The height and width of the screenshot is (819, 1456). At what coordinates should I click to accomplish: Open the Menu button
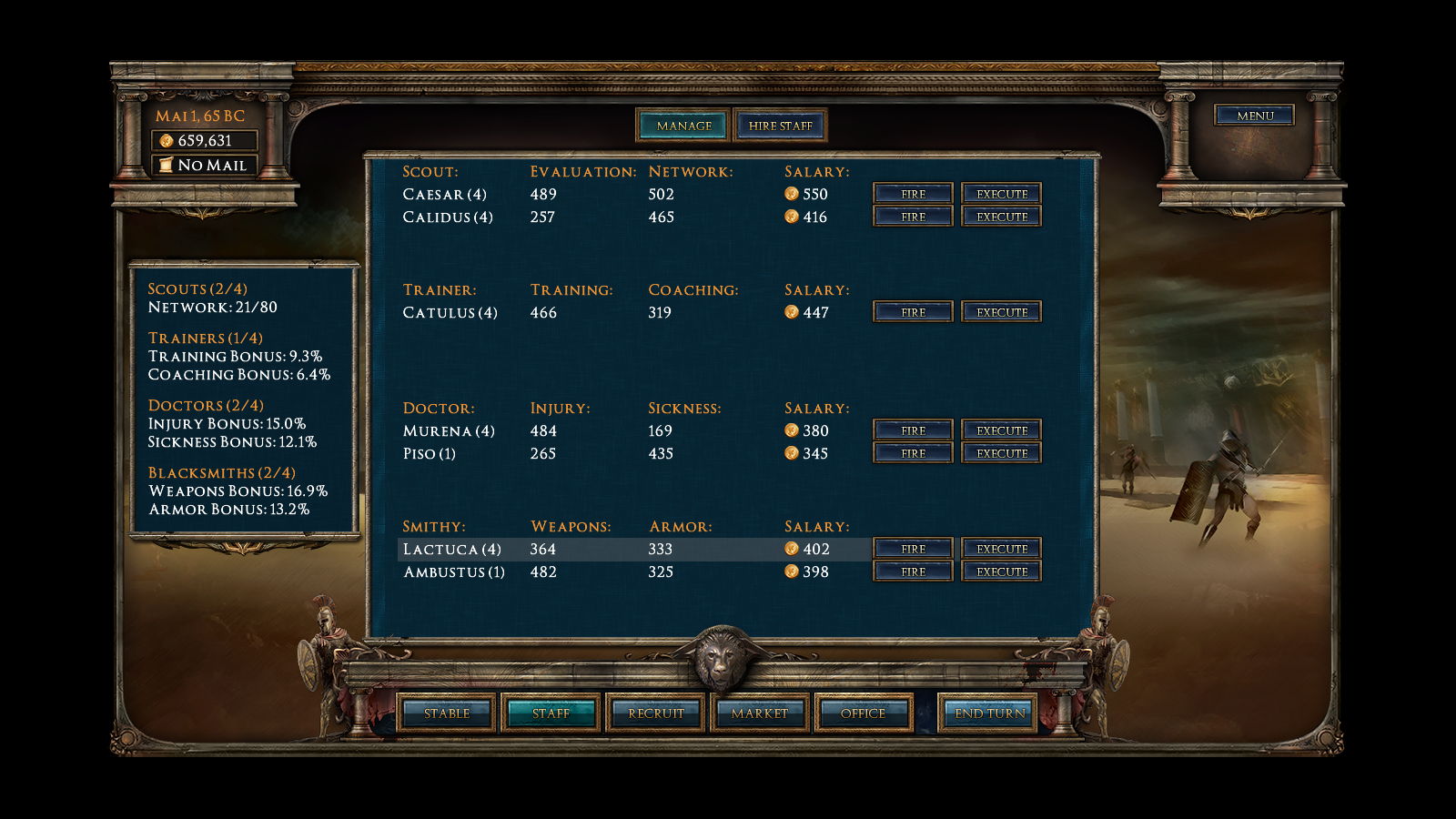(1254, 116)
